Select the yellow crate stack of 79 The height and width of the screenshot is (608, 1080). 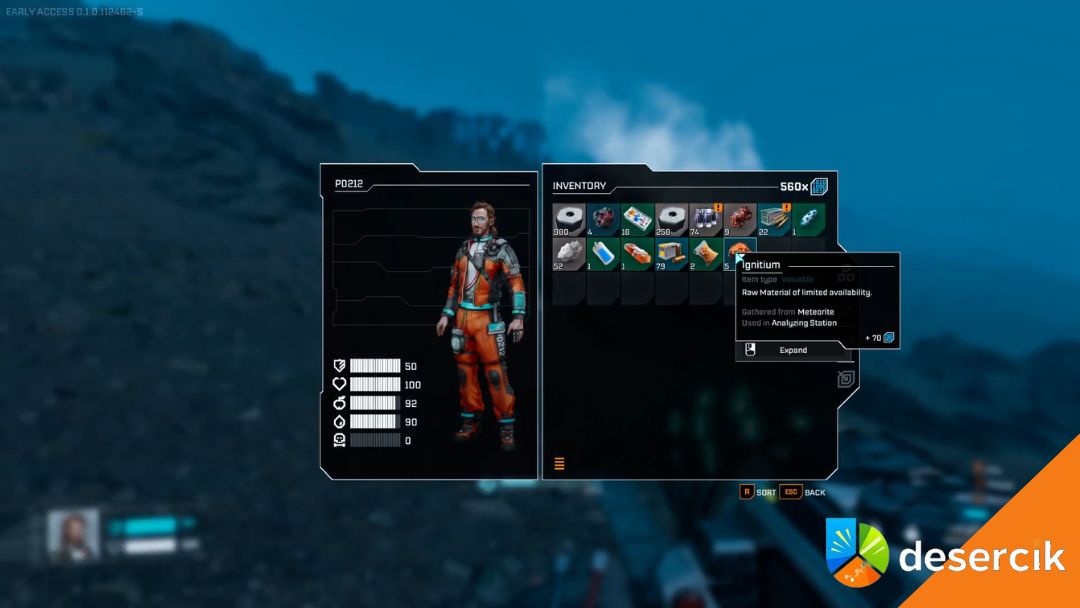[671, 254]
